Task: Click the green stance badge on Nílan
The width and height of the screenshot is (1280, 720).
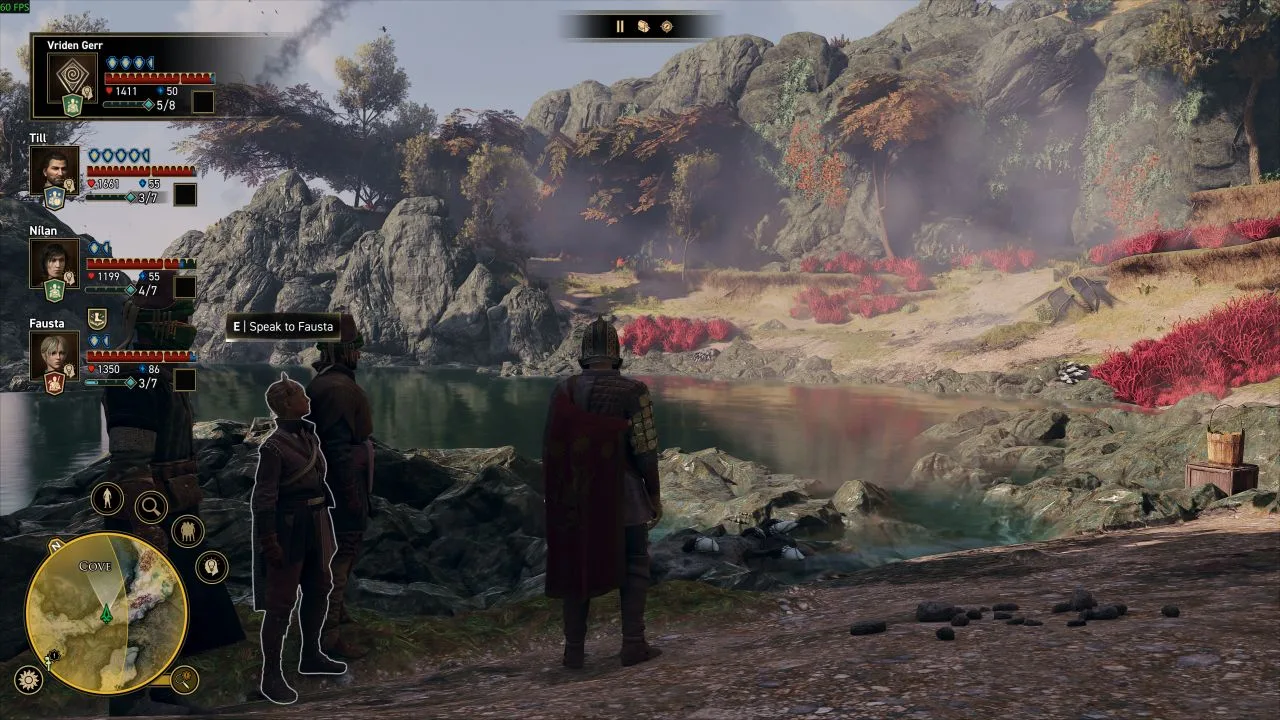Action: pos(54,291)
